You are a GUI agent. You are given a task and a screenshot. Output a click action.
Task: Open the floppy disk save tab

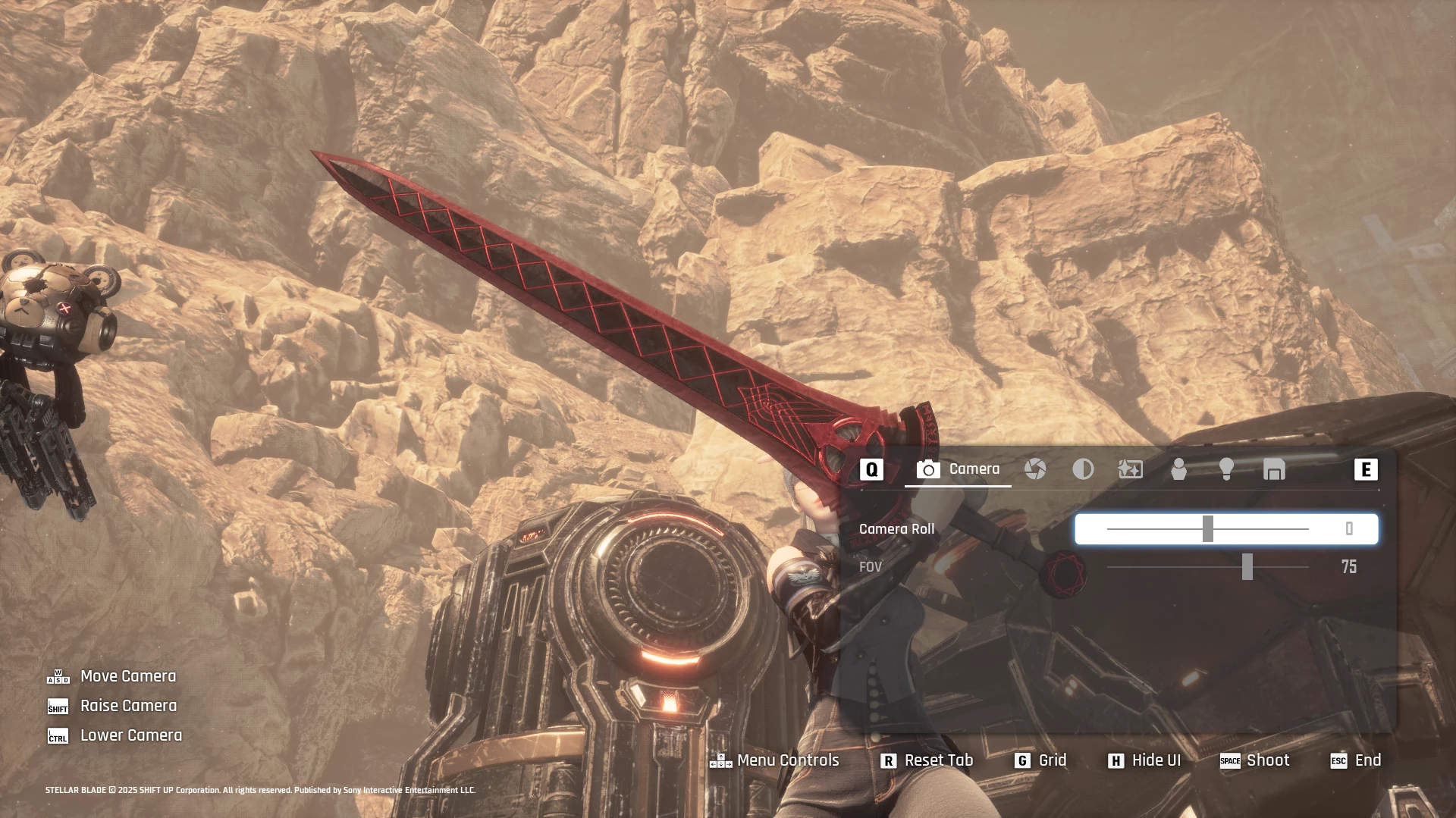1274,469
